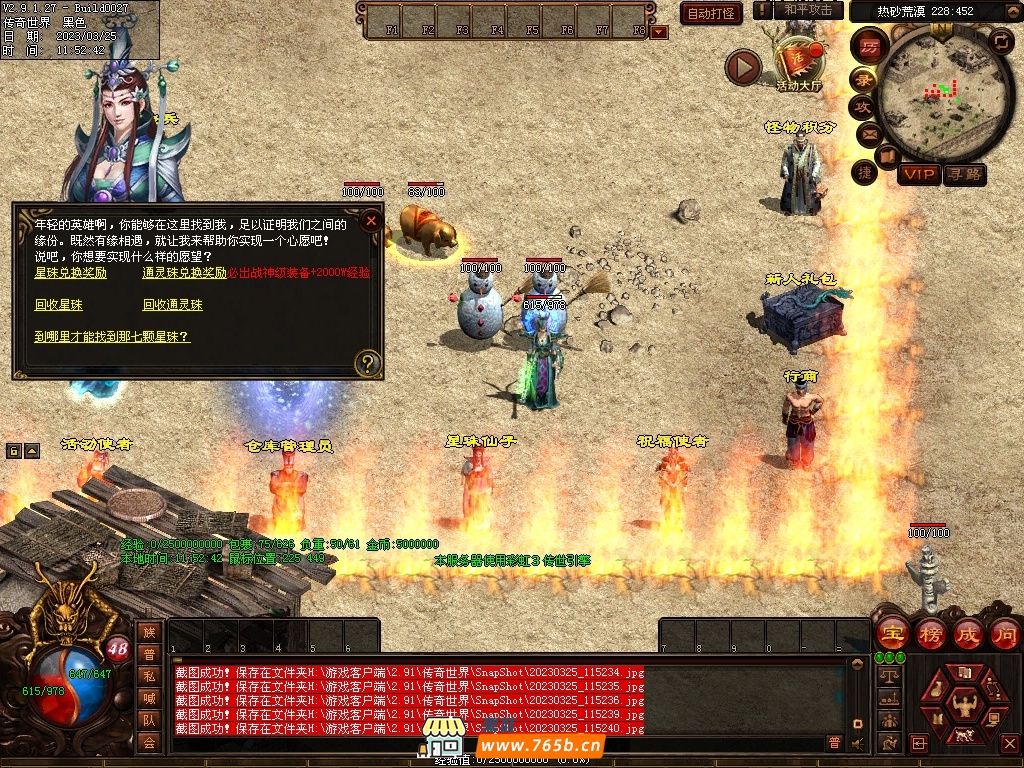
Task: Pick the 回收通灵珠 dialogue option
Action: [172, 305]
